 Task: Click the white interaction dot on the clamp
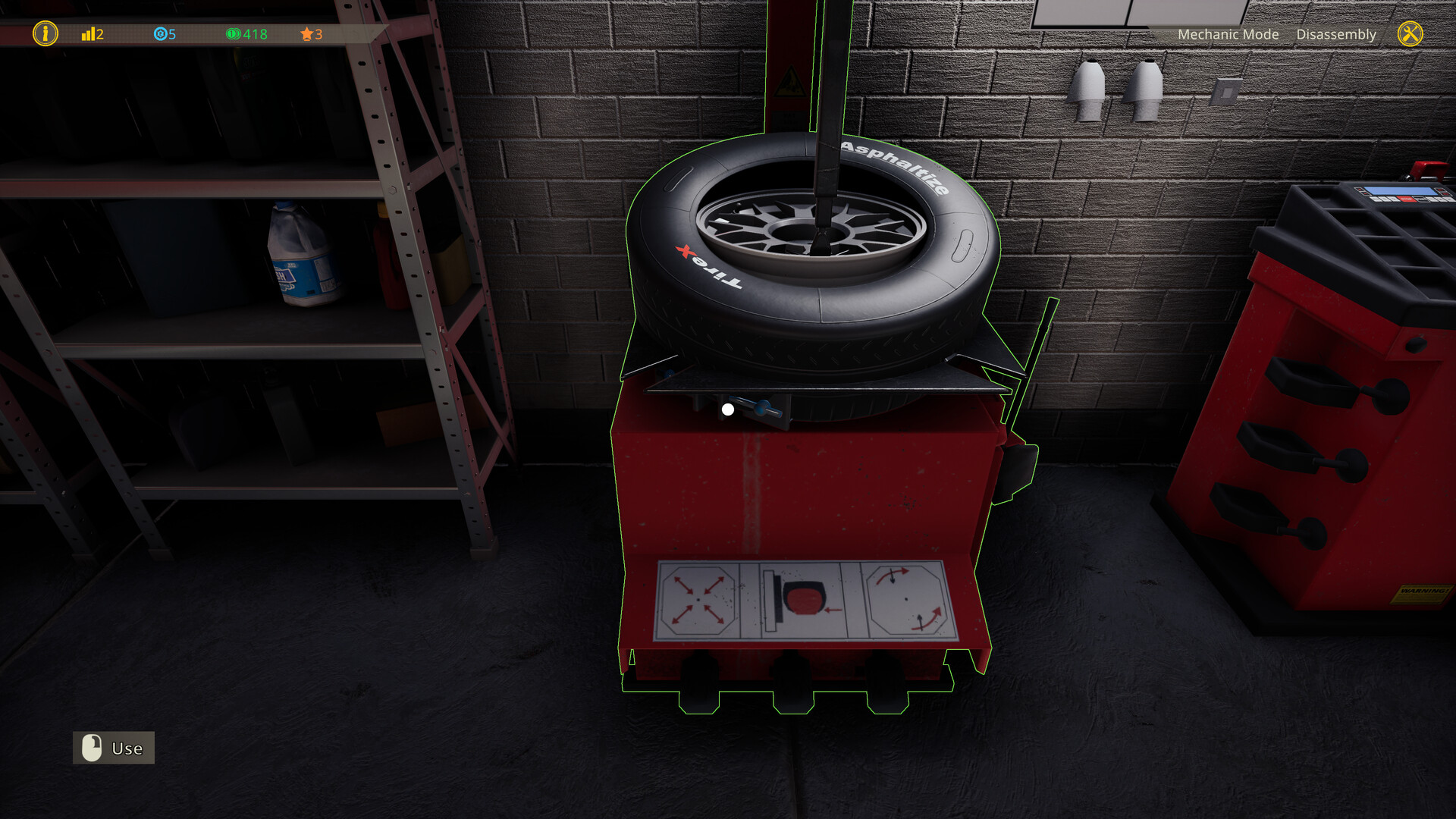pos(729,408)
